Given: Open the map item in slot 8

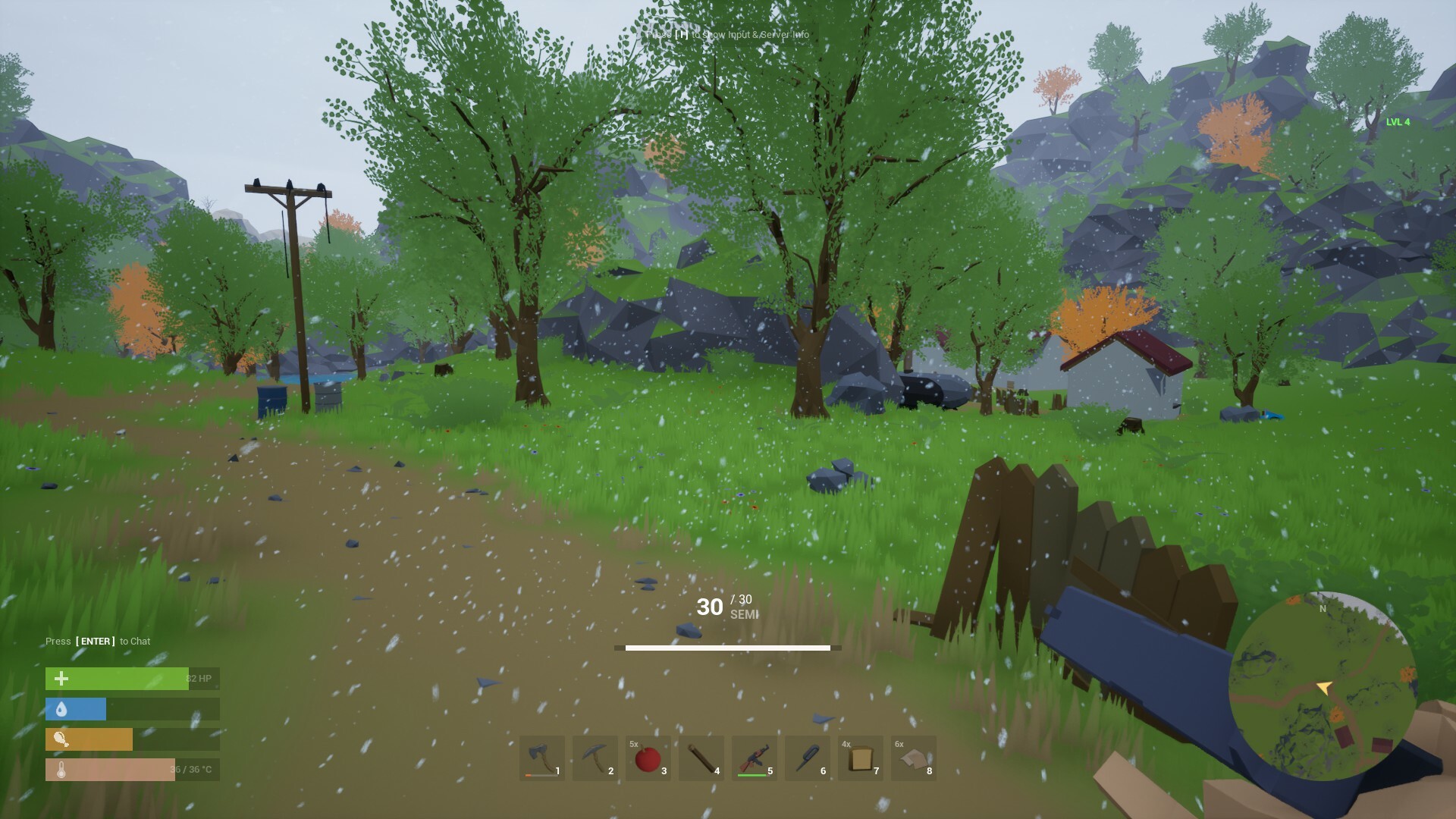Looking at the screenshot, I should pyautogui.click(x=914, y=758).
